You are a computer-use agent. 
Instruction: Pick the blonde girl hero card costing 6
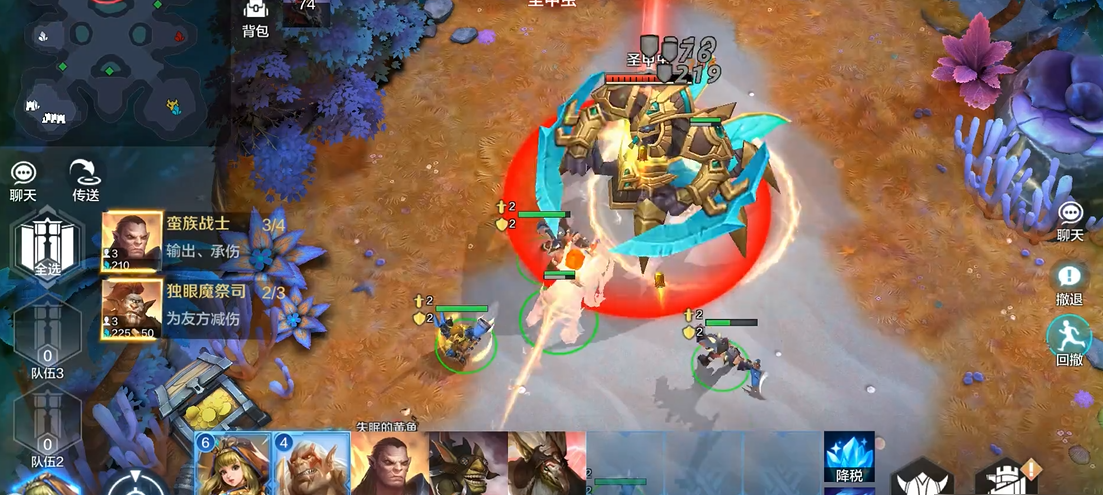click(233, 465)
